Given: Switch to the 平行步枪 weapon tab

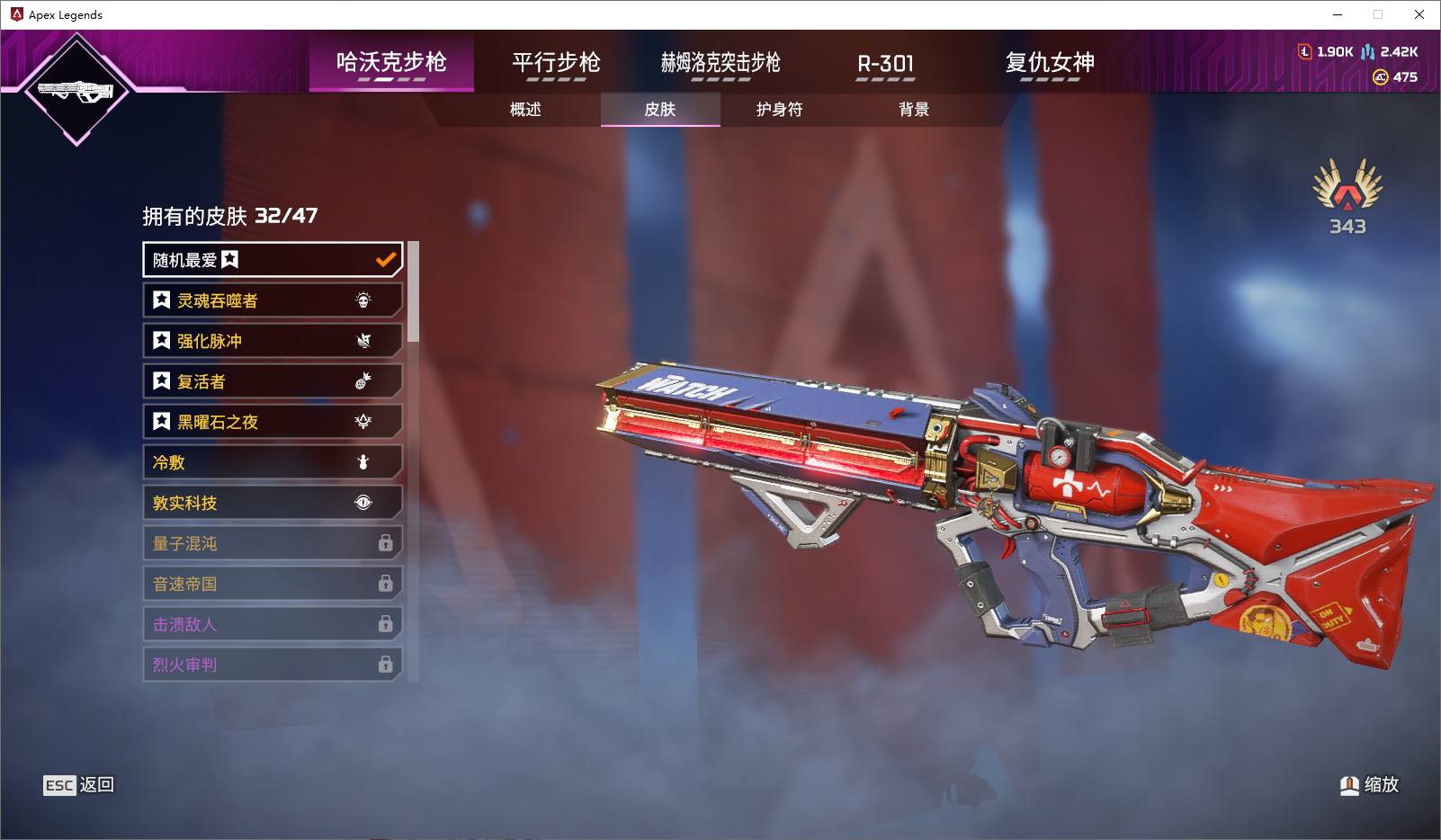Looking at the screenshot, I should click(x=556, y=62).
